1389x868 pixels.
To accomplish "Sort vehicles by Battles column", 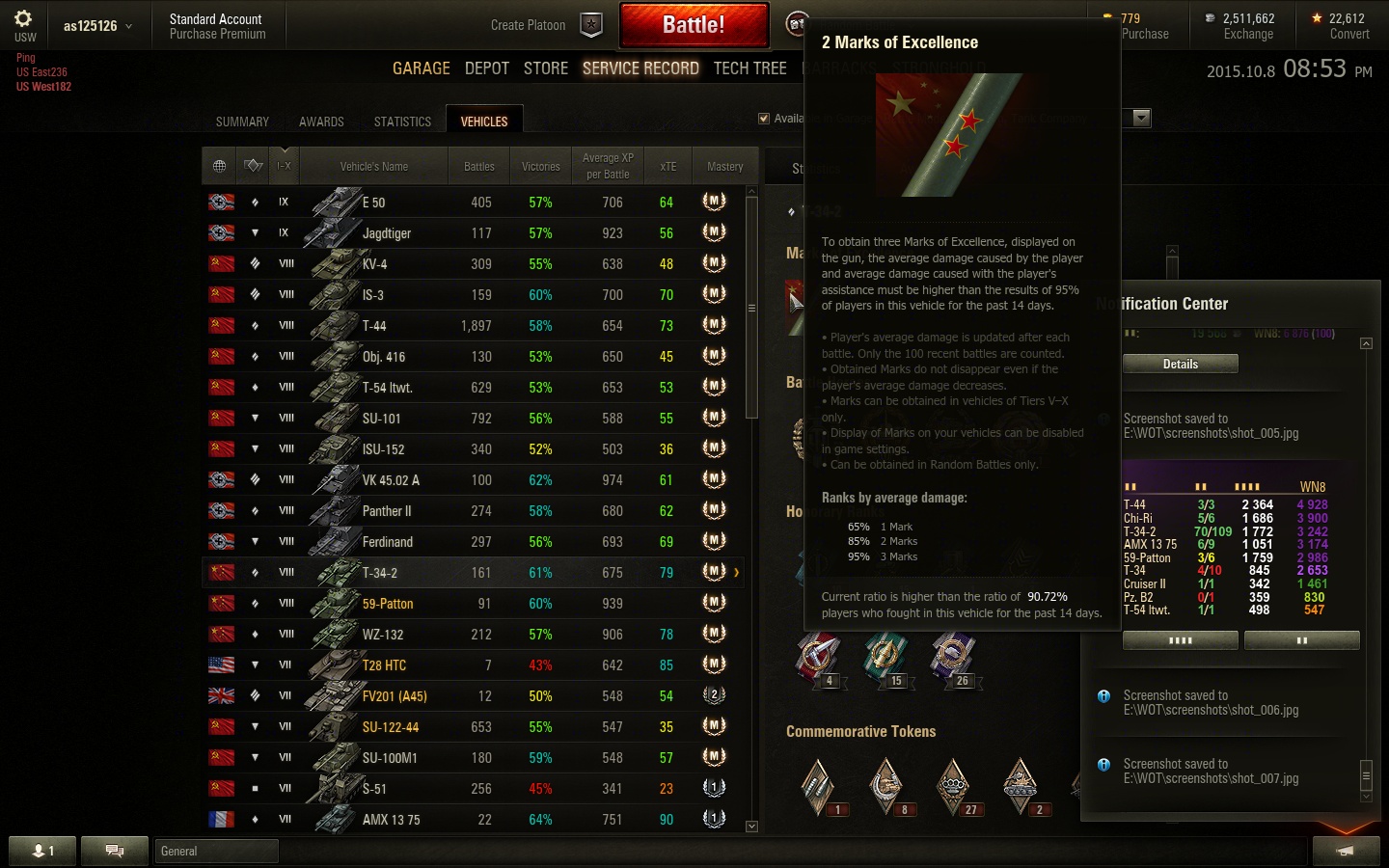I will [x=478, y=167].
